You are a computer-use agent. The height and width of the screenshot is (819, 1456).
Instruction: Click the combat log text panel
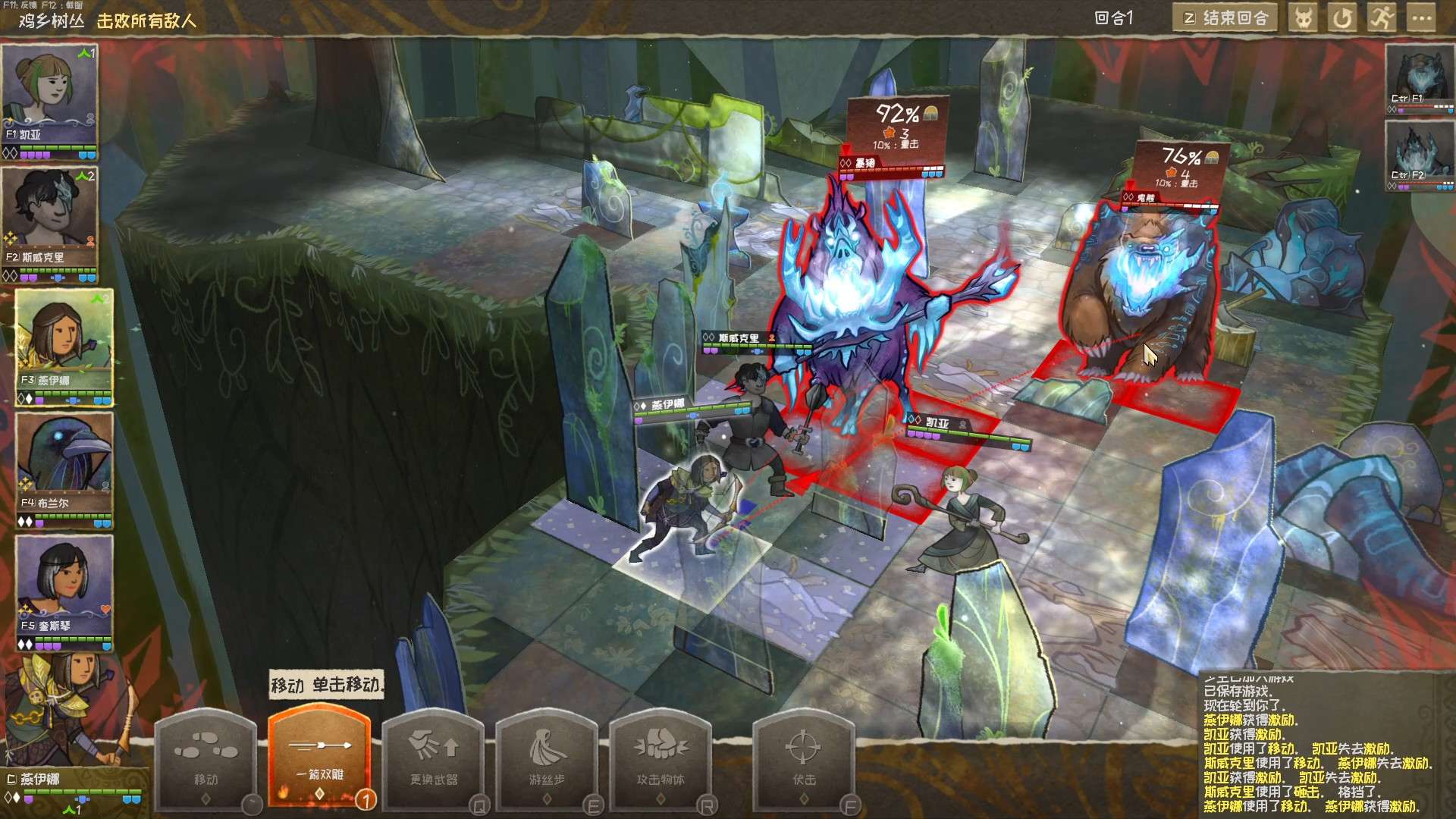[1316, 747]
